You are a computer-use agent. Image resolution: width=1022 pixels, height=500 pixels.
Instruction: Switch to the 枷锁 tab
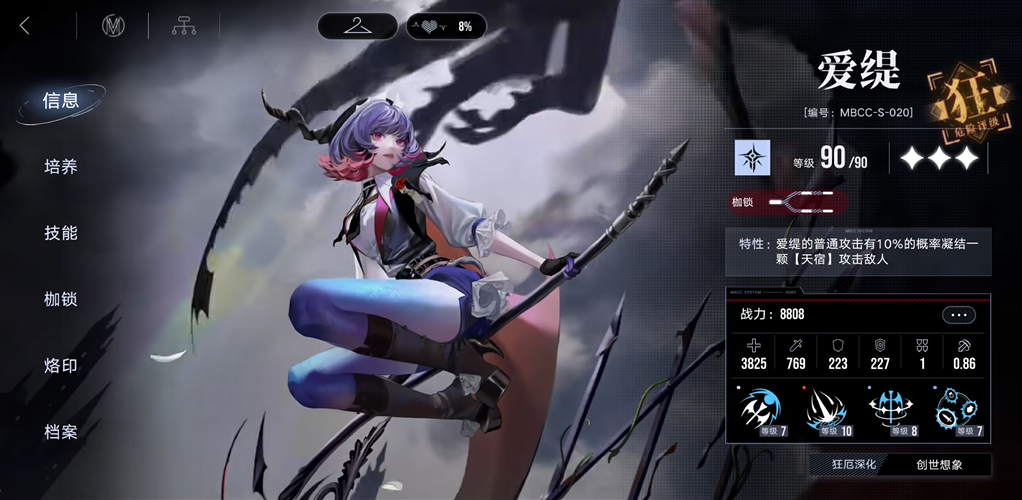[61, 299]
